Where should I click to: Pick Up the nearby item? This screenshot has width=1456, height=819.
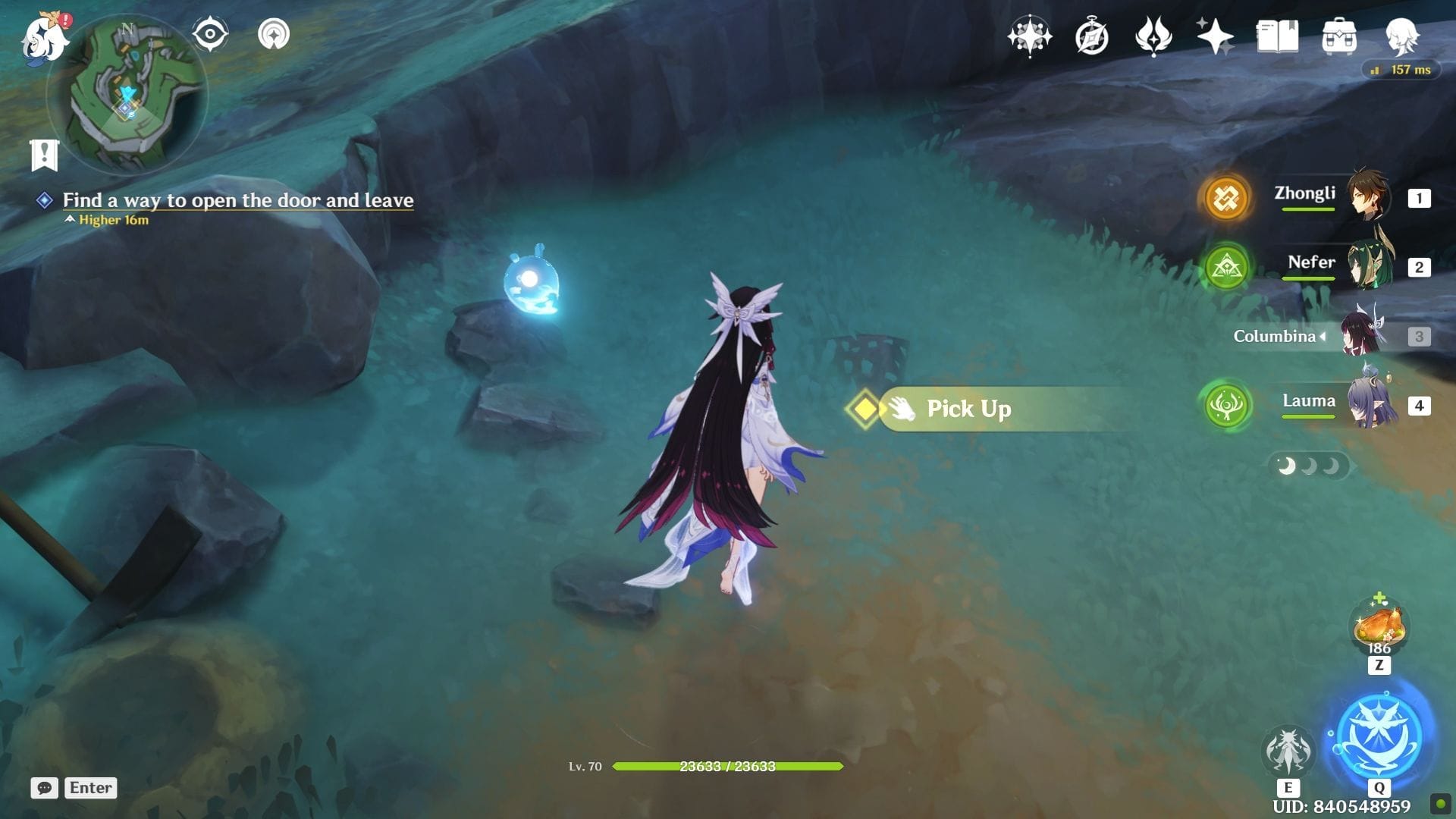pos(968,409)
